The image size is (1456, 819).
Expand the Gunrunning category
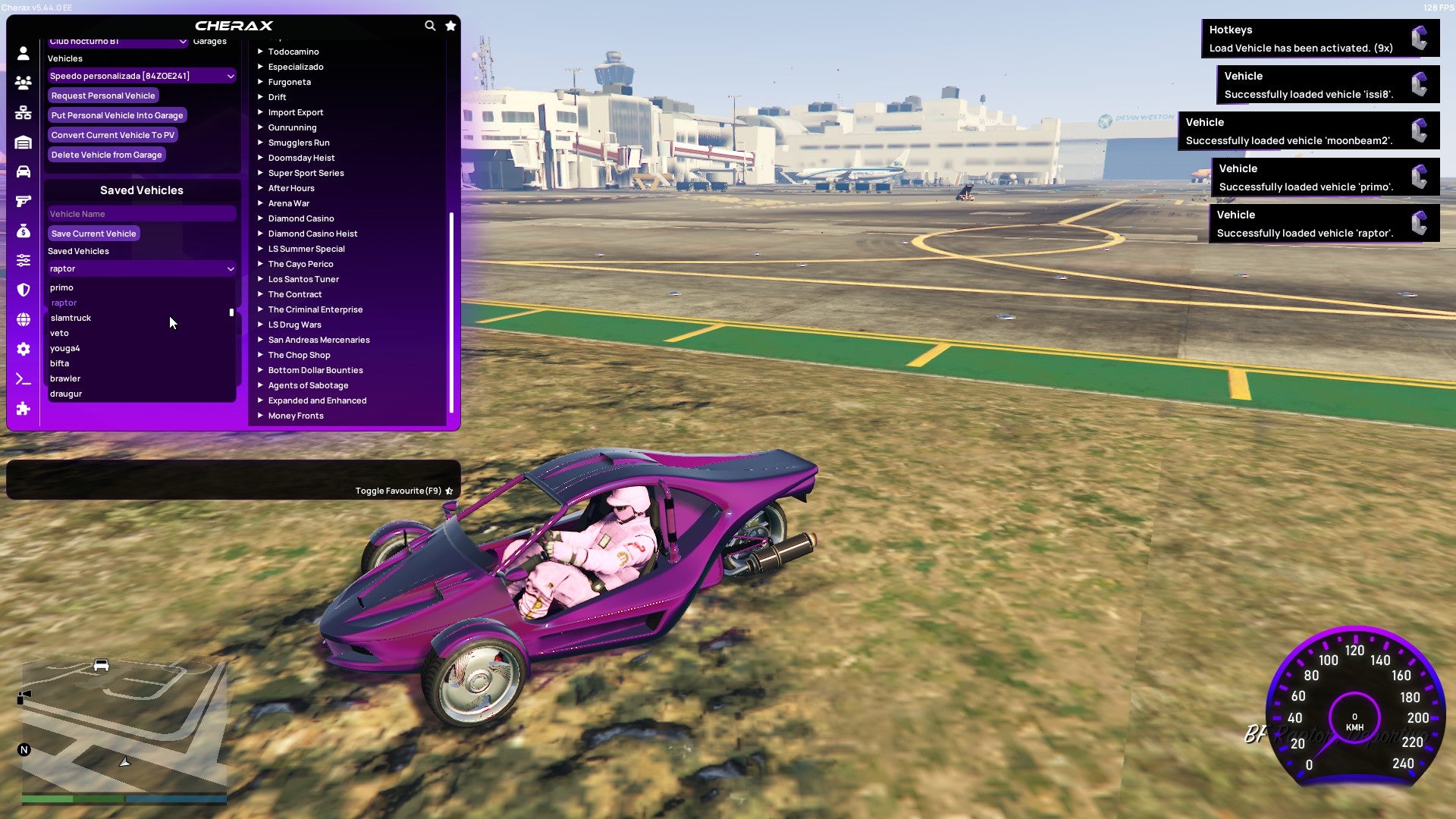pos(293,127)
